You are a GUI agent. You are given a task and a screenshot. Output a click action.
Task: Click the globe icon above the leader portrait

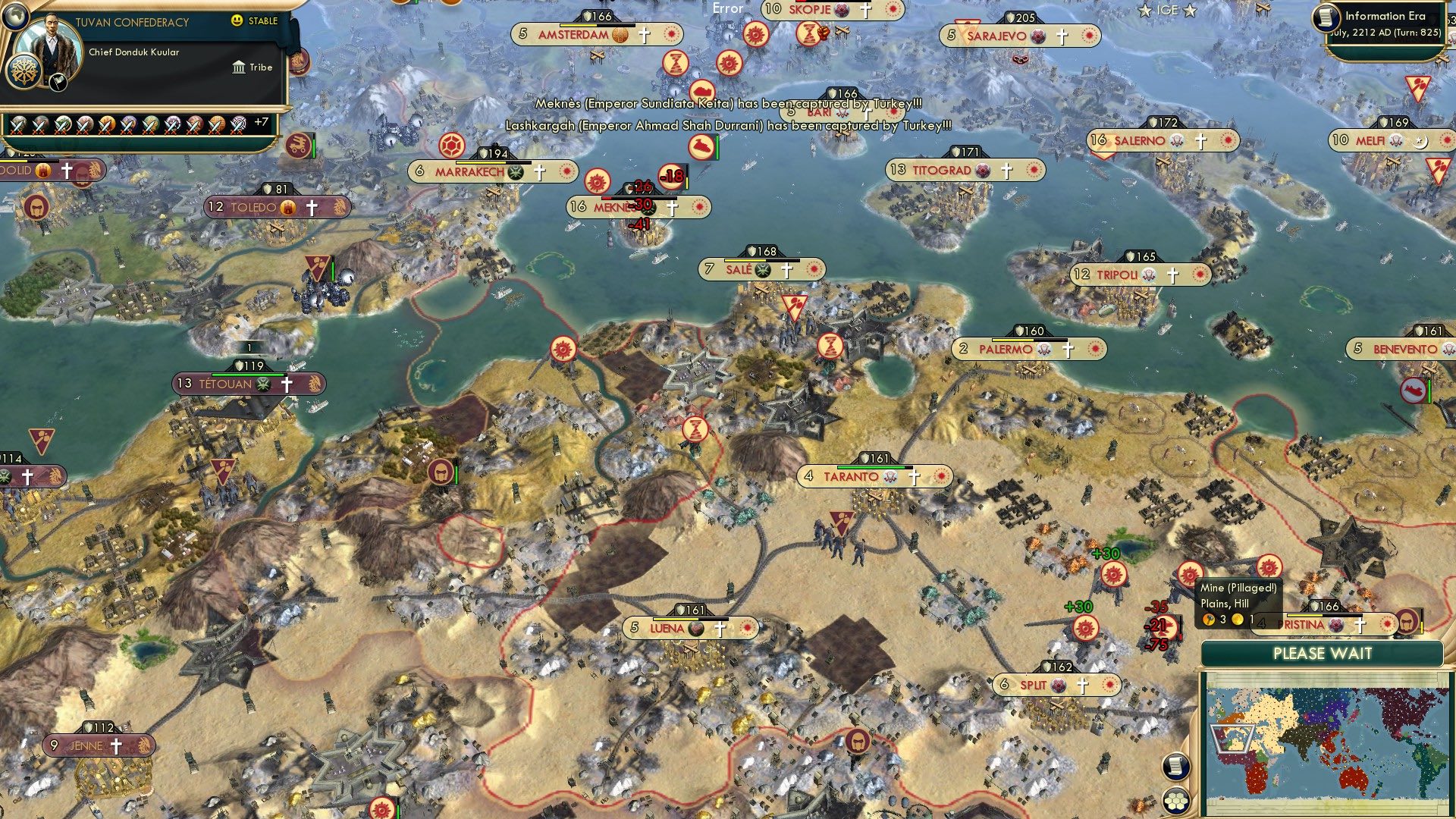click(x=15, y=15)
